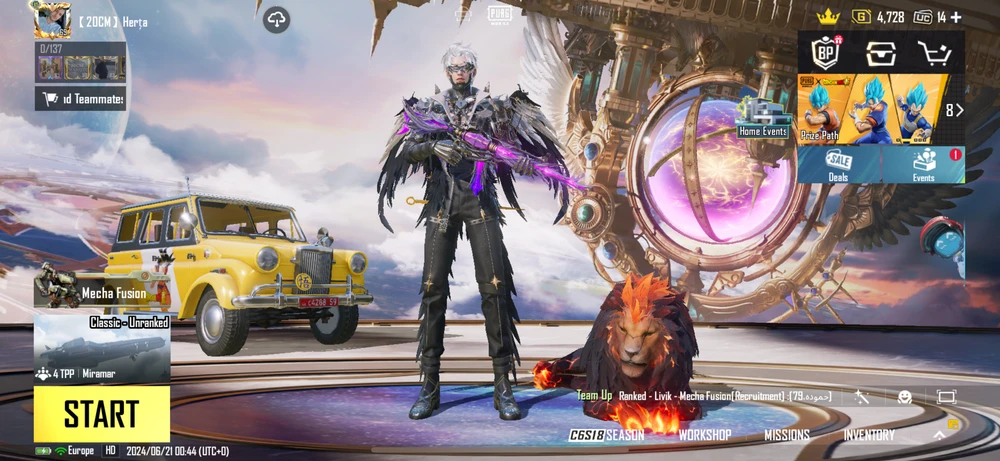Tap the yellow START button
Image resolution: width=1000 pixels, height=461 pixels.
101,414
